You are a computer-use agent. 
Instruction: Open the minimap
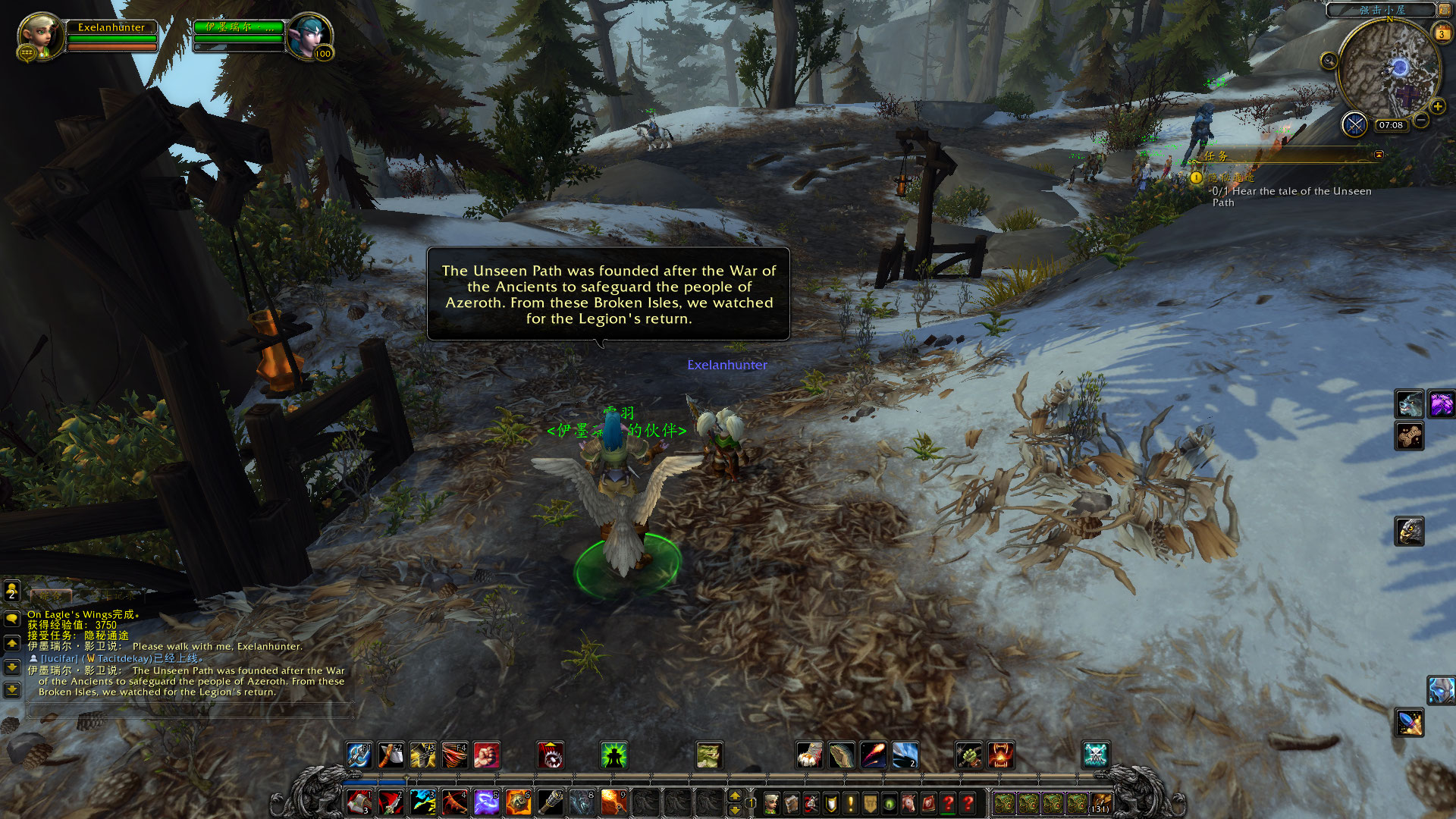tap(1389, 70)
